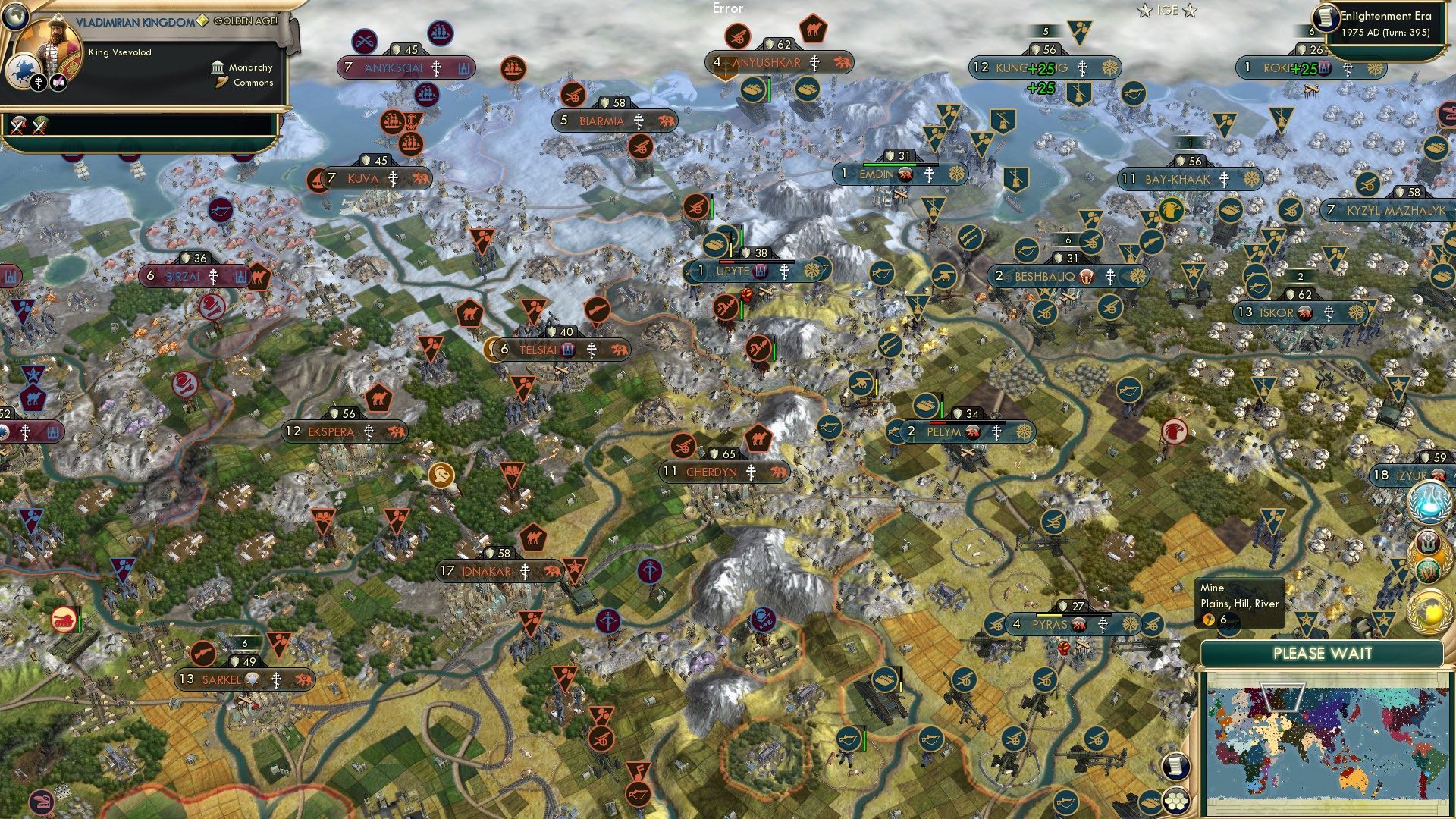
Task: Toggle the hex grid overlay button
Action: (x=1175, y=802)
